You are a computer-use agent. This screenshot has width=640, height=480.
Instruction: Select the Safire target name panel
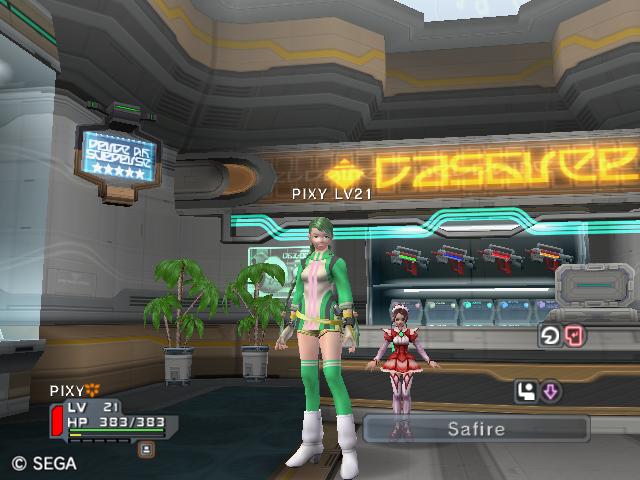476,429
